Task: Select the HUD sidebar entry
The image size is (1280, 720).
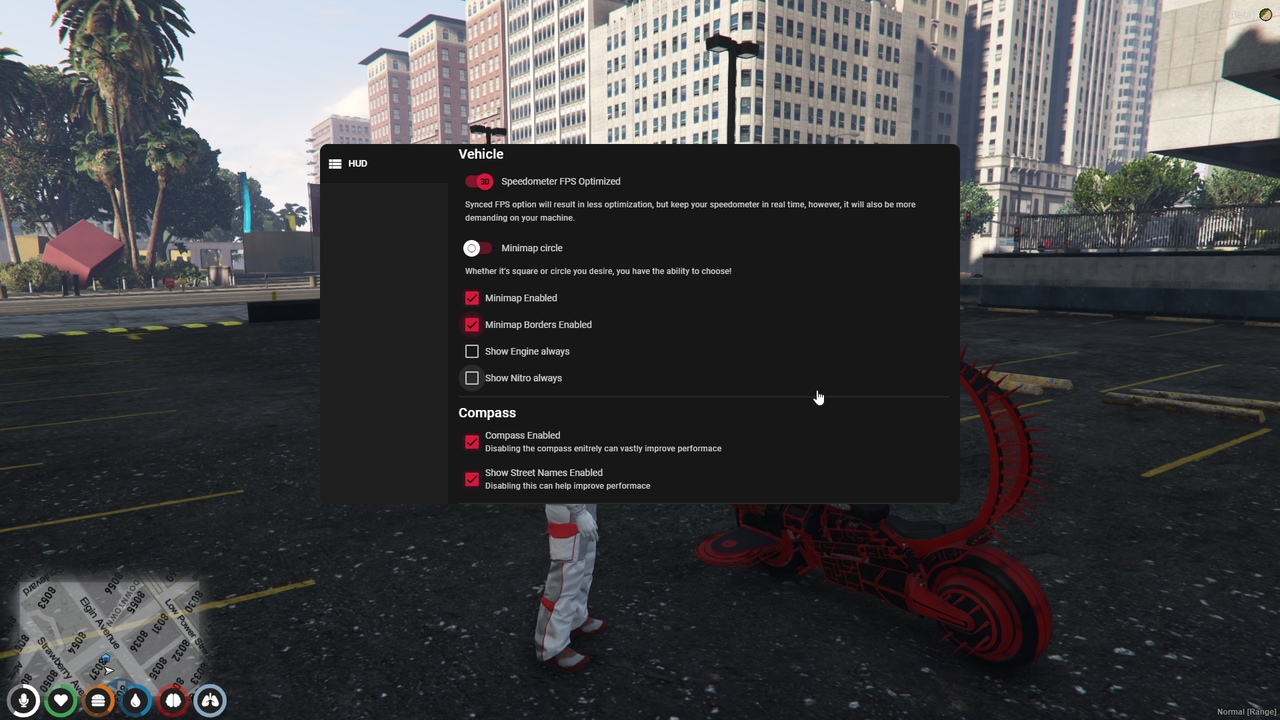Action: (357, 163)
